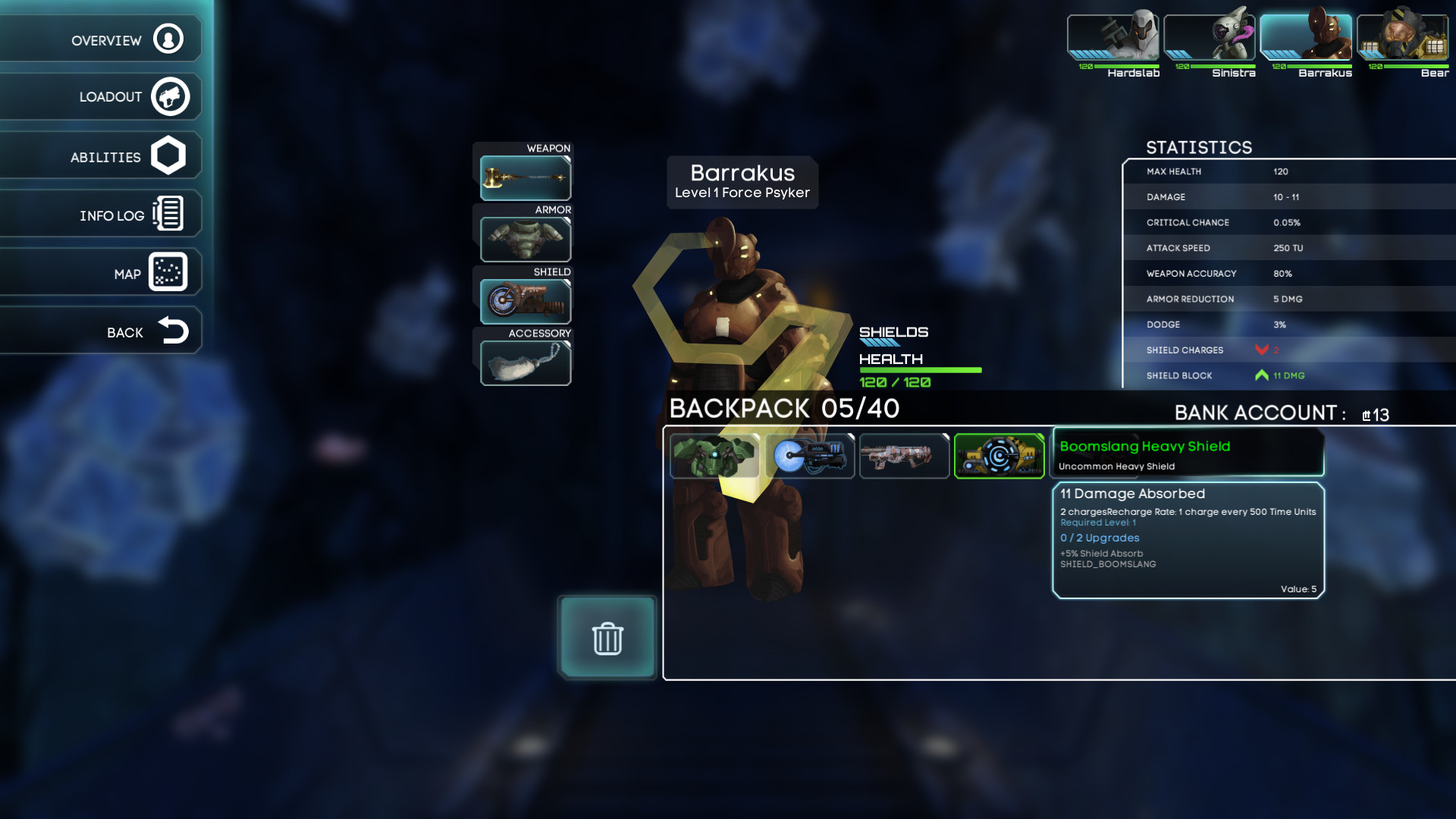The width and height of the screenshot is (1456, 819).
Task: Select the Accessory tassel slot
Action: pos(525,362)
